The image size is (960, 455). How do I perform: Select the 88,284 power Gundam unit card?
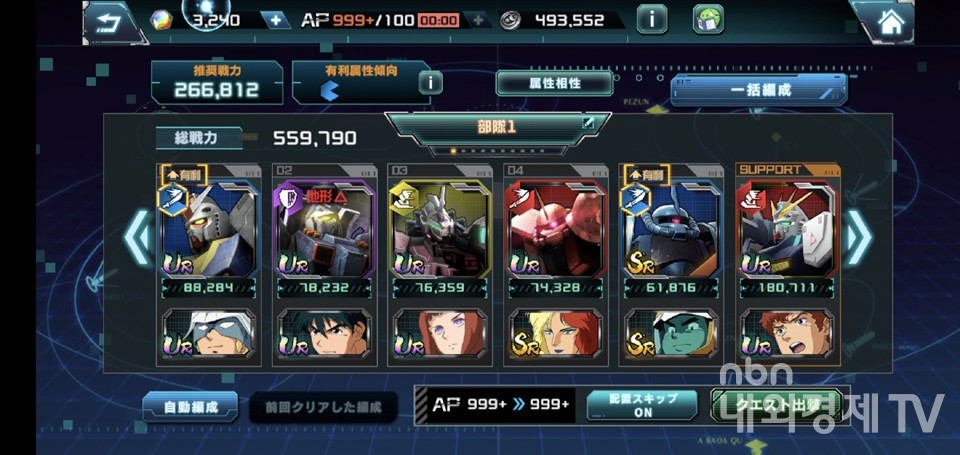pyautogui.click(x=207, y=228)
